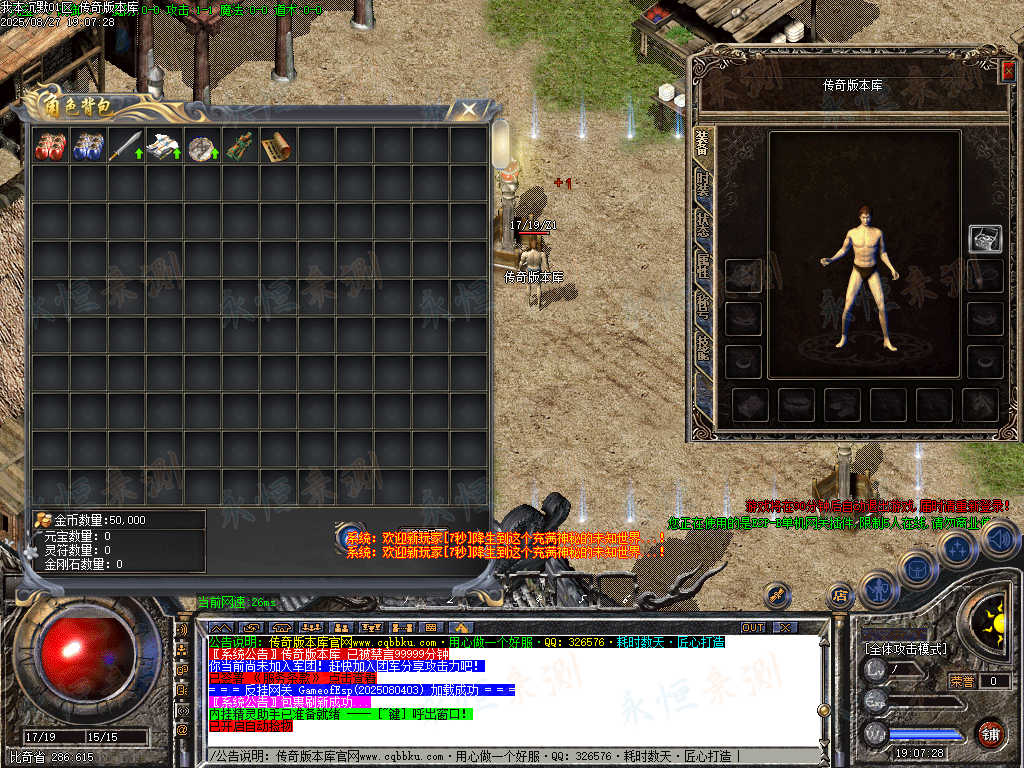The image size is (1024, 768).
Task: Select the blue potion bundle slot
Action: coord(88,147)
